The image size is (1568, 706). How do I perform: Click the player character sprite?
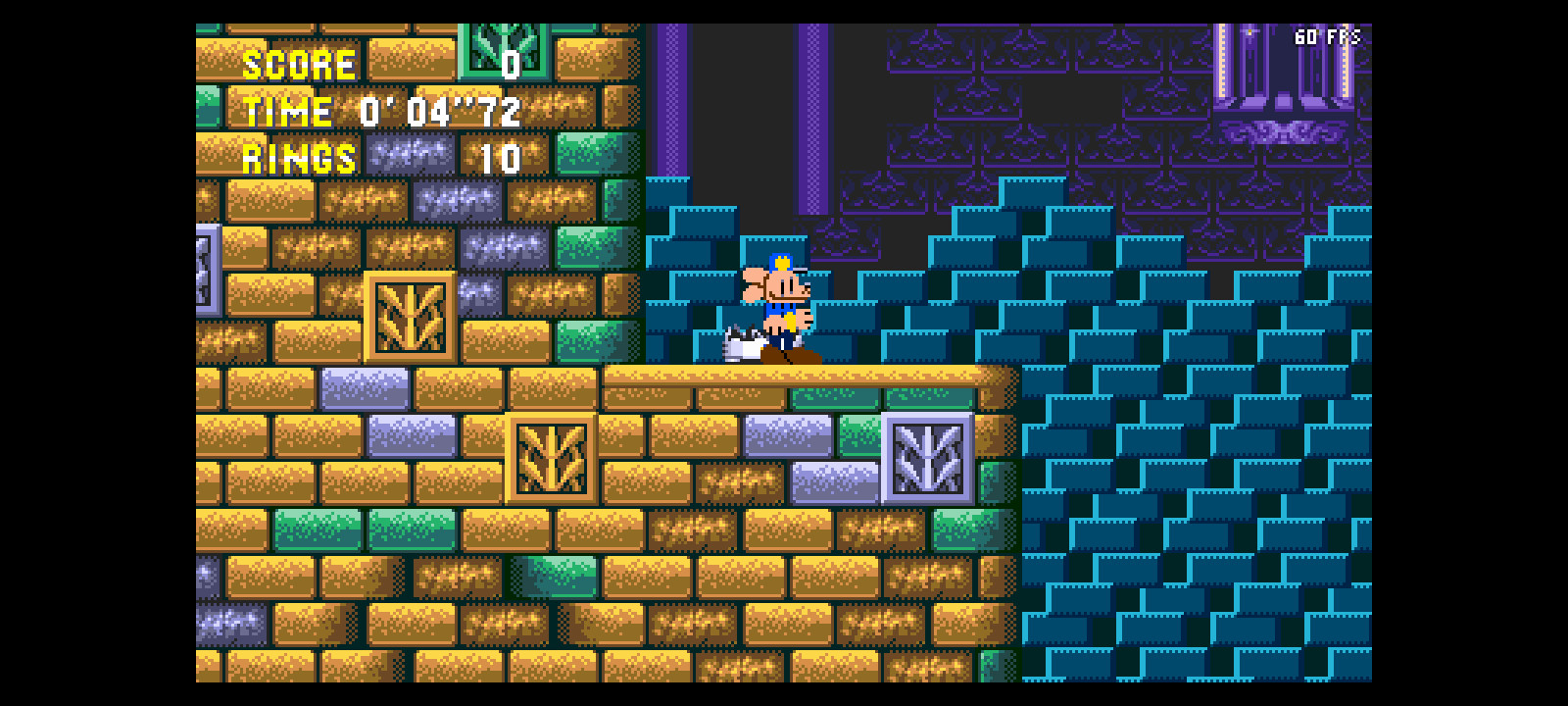pos(779,304)
